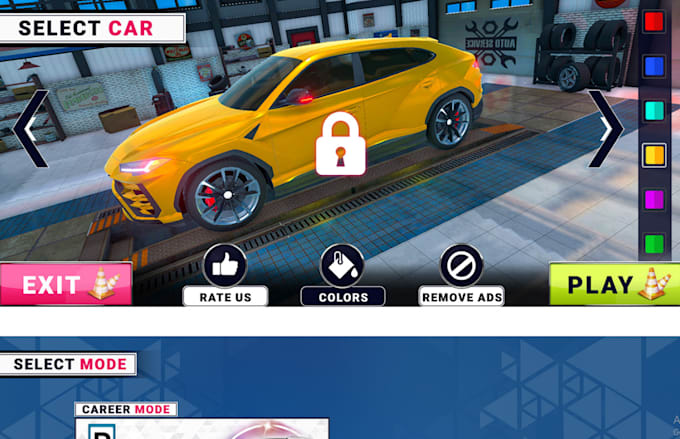The width and height of the screenshot is (680, 439).
Task: Choose the magenta paint color
Action: (x=654, y=199)
